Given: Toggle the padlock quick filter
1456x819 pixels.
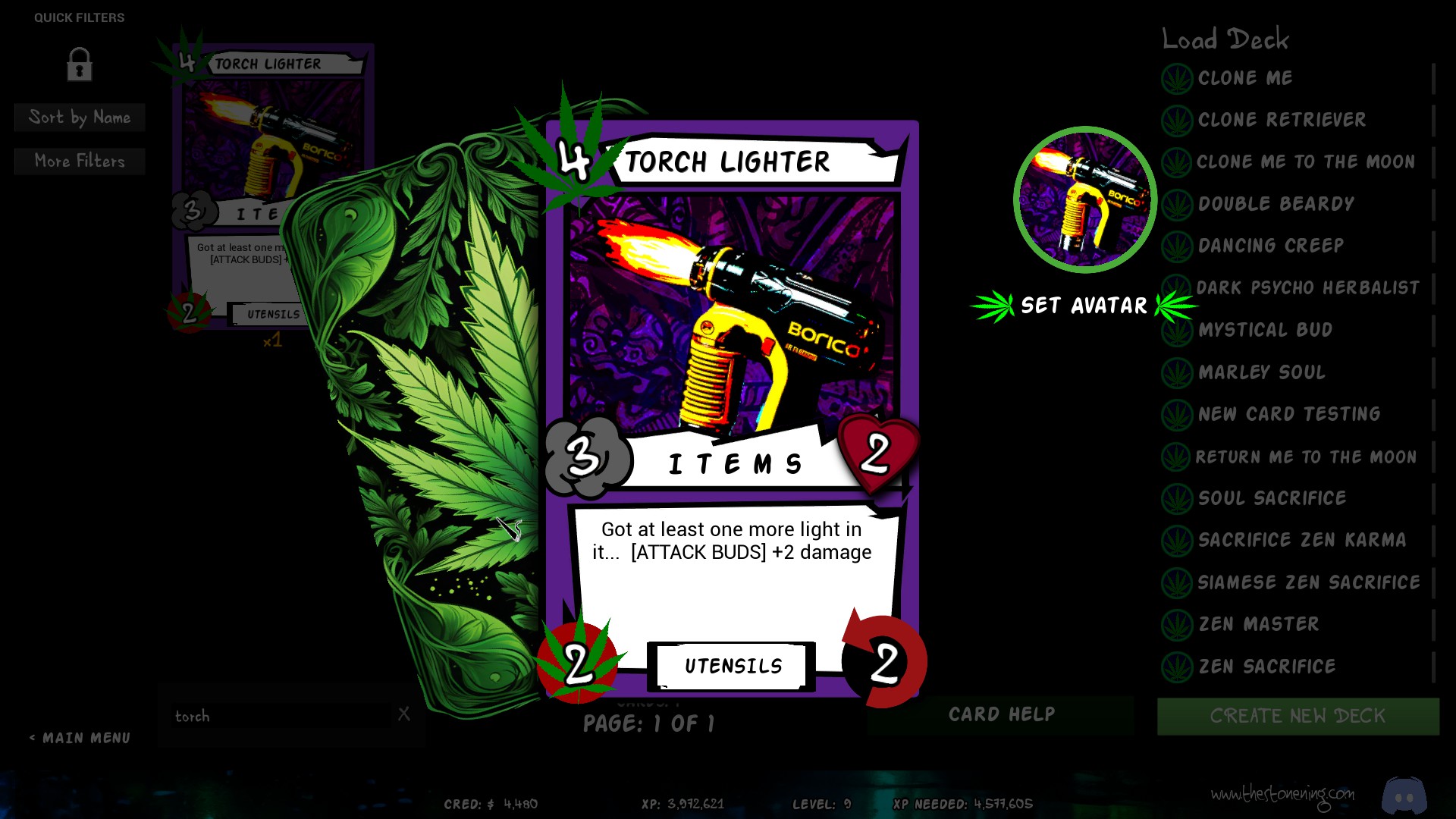Looking at the screenshot, I should point(79,64).
